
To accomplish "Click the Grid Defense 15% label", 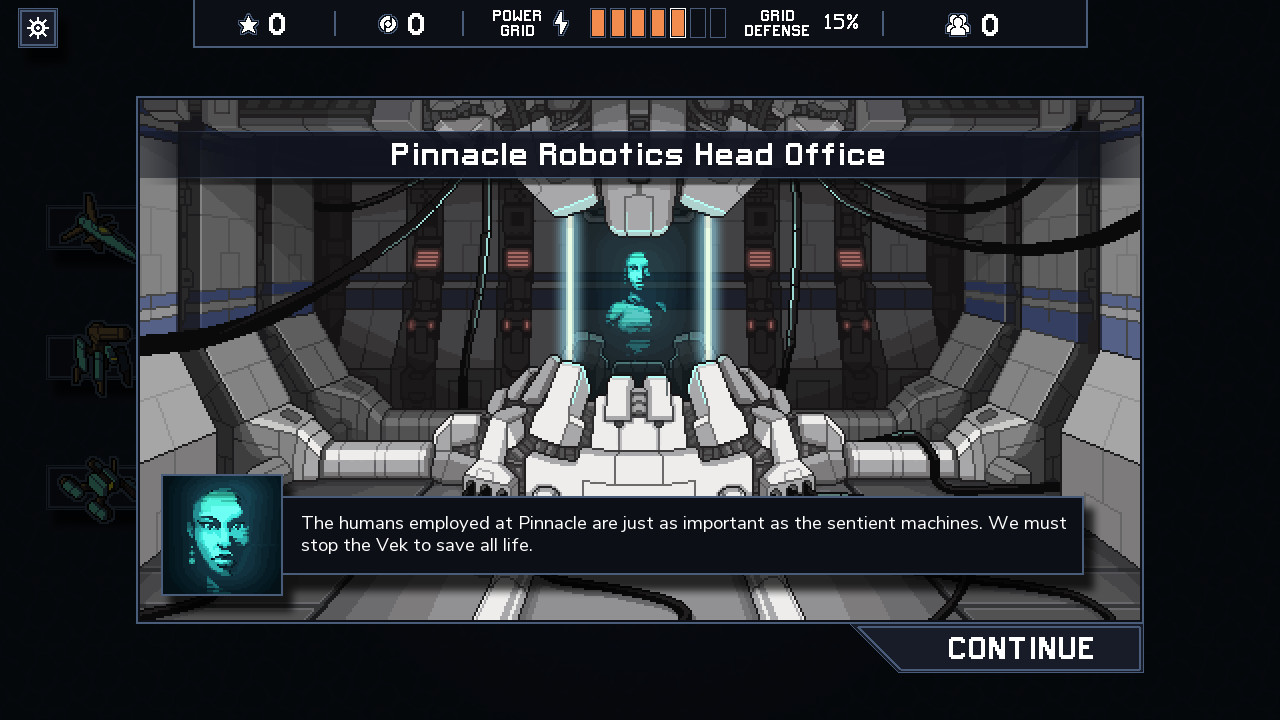I will coord(810,23).
